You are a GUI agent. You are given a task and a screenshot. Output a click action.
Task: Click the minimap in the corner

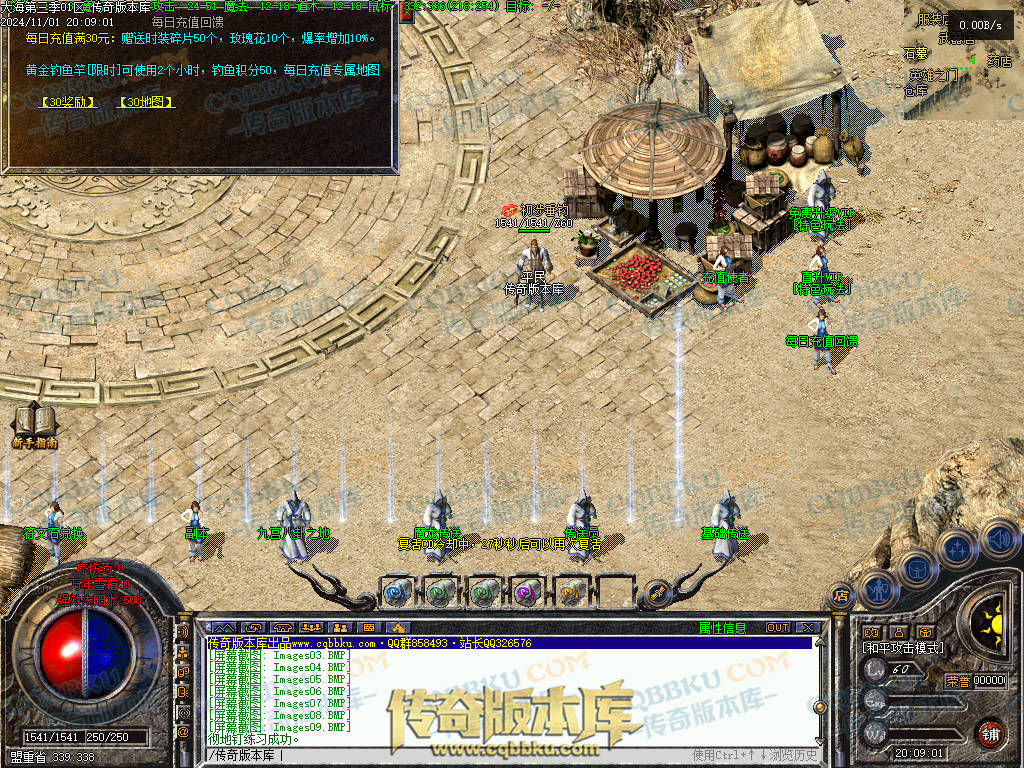coord(962,60)
